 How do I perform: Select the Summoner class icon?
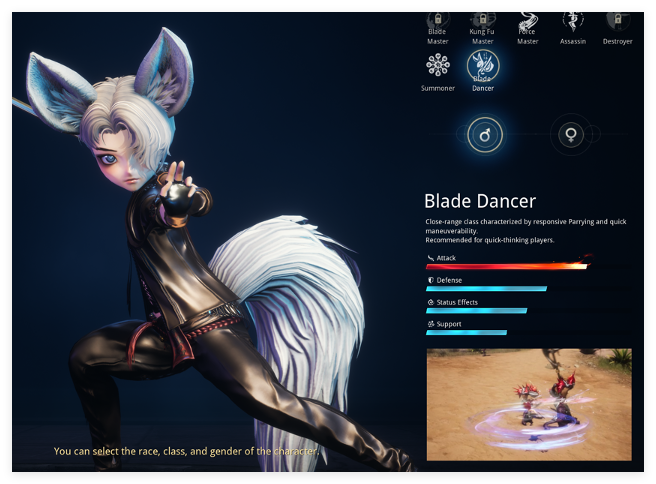click(x=437, y=66)
